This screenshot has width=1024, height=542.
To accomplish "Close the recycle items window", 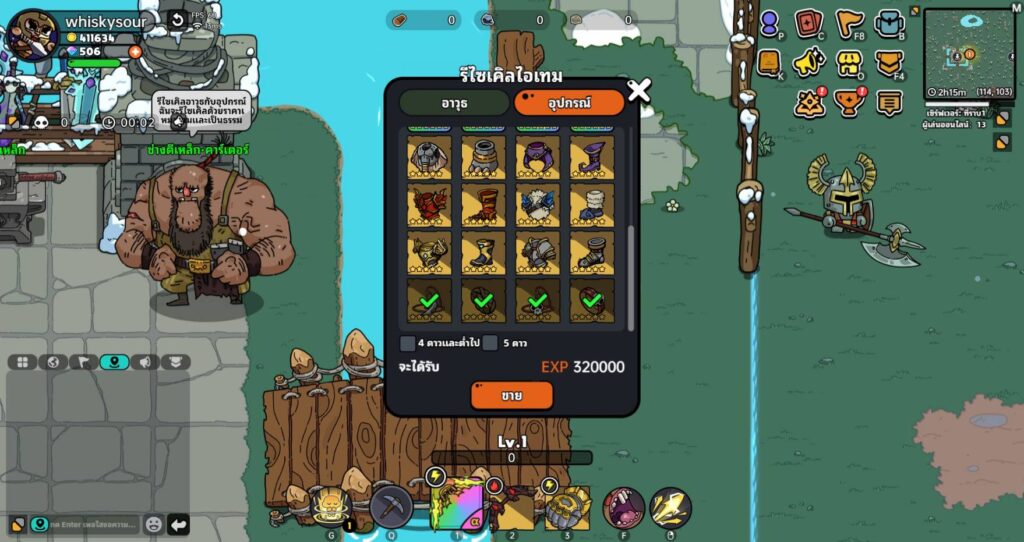I will (638, 91).
